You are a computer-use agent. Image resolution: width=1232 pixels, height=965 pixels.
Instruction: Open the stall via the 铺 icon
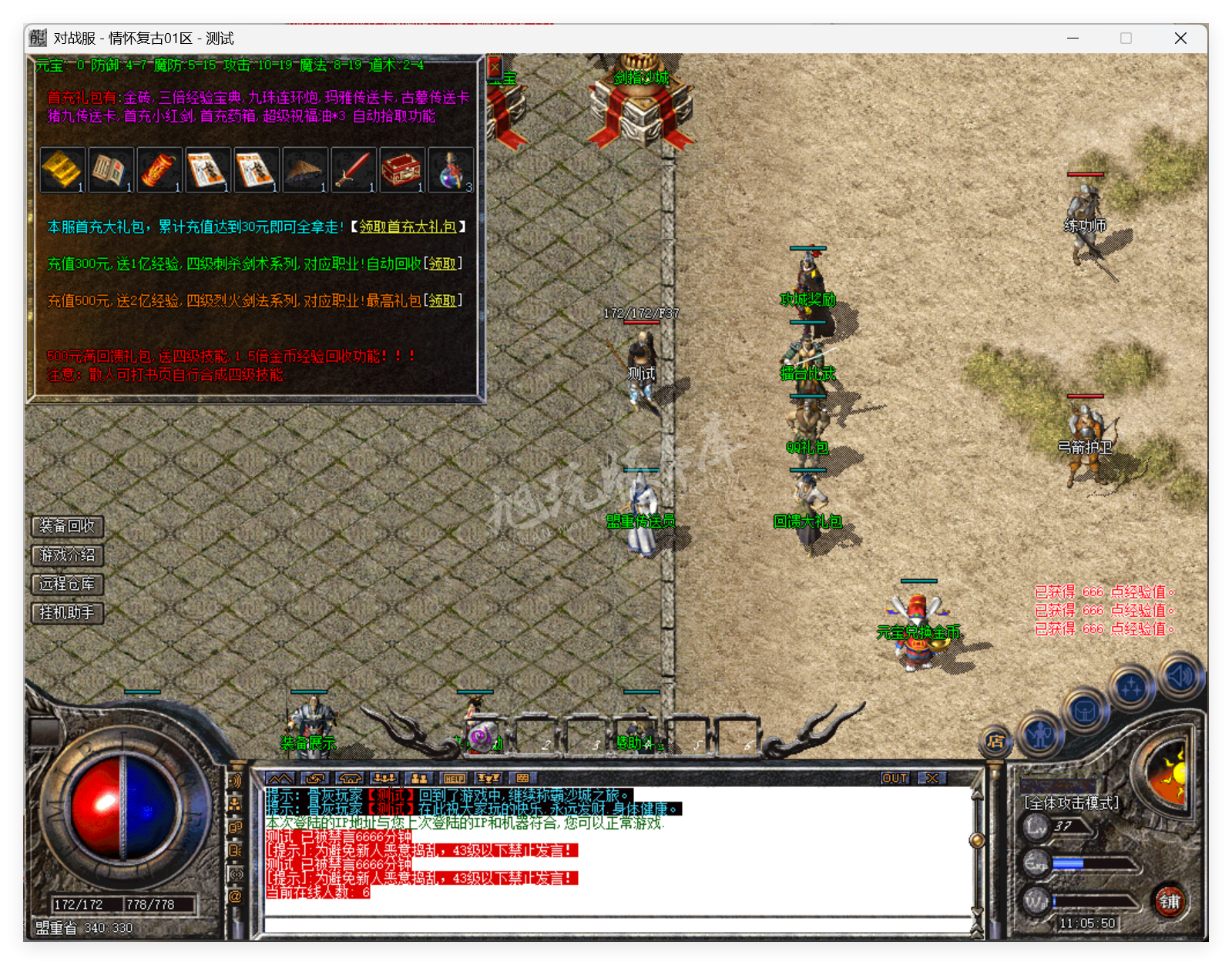coord(1170,903)
